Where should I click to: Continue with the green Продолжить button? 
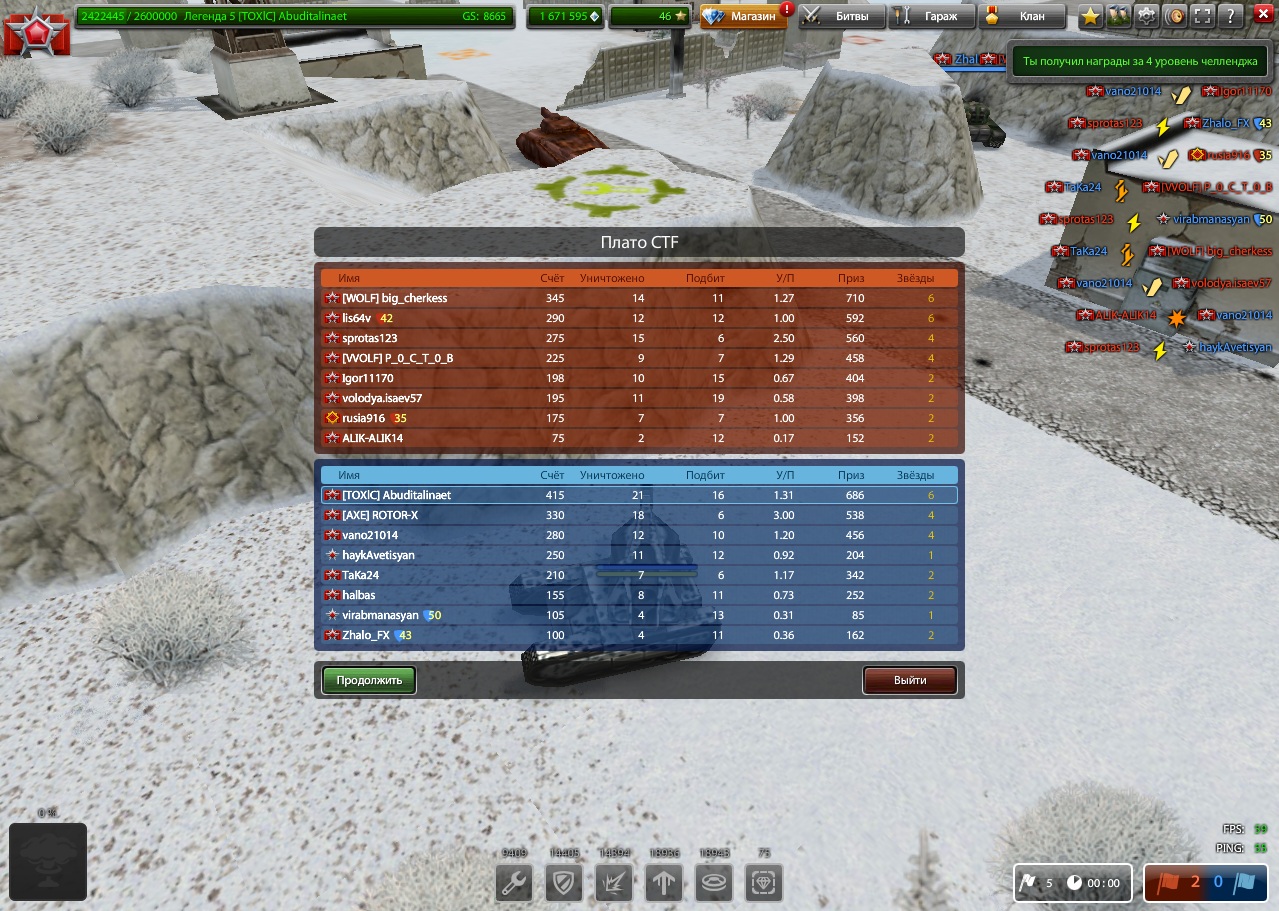pos(369,680)
